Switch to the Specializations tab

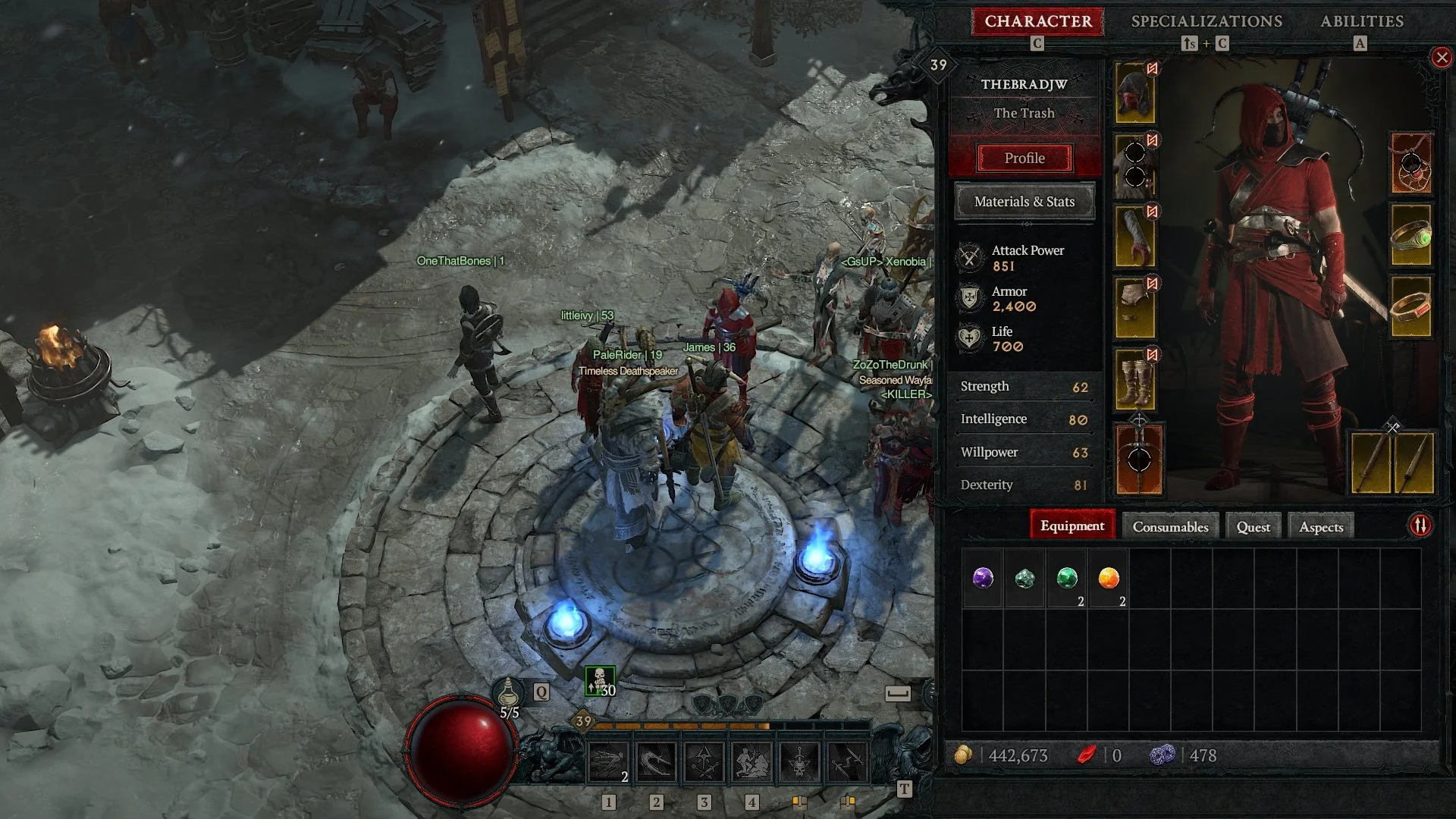1207,21
